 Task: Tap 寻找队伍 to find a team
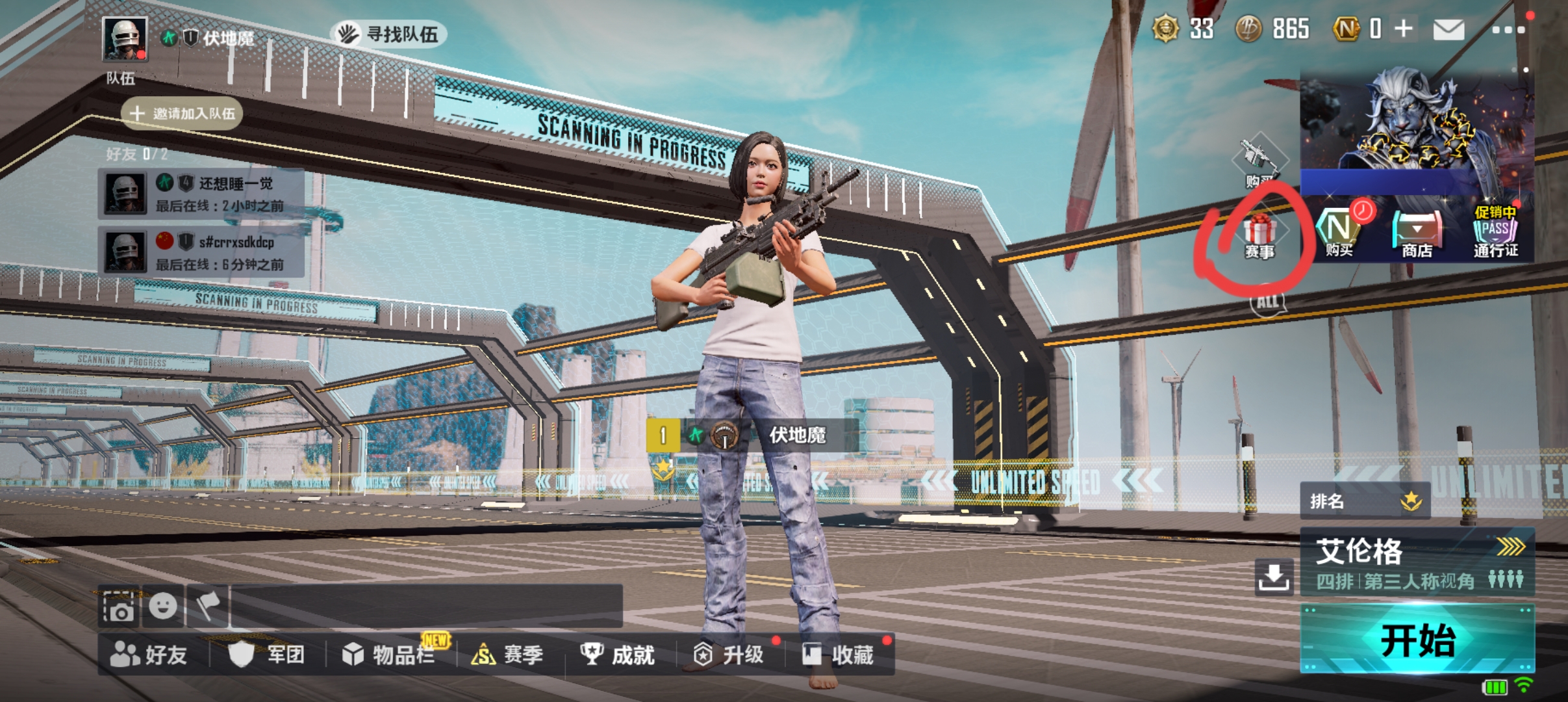pyautogui.click(x=389, y=34)
